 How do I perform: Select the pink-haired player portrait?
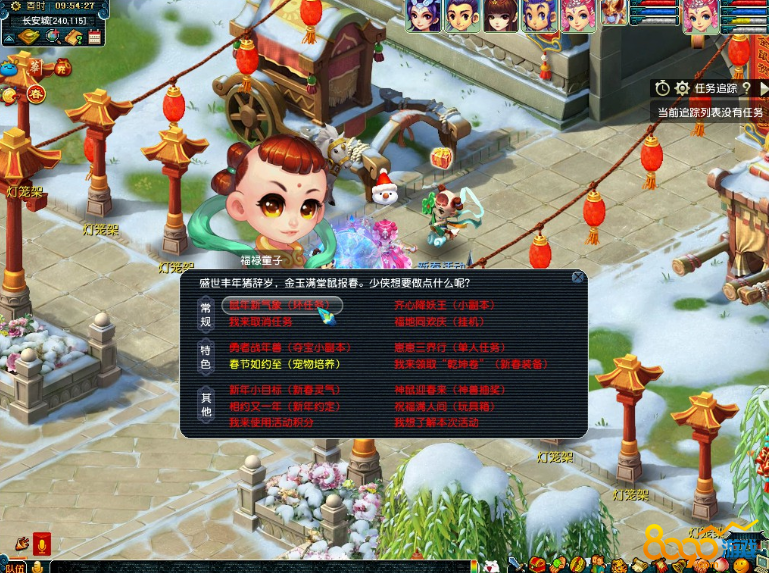578,14
